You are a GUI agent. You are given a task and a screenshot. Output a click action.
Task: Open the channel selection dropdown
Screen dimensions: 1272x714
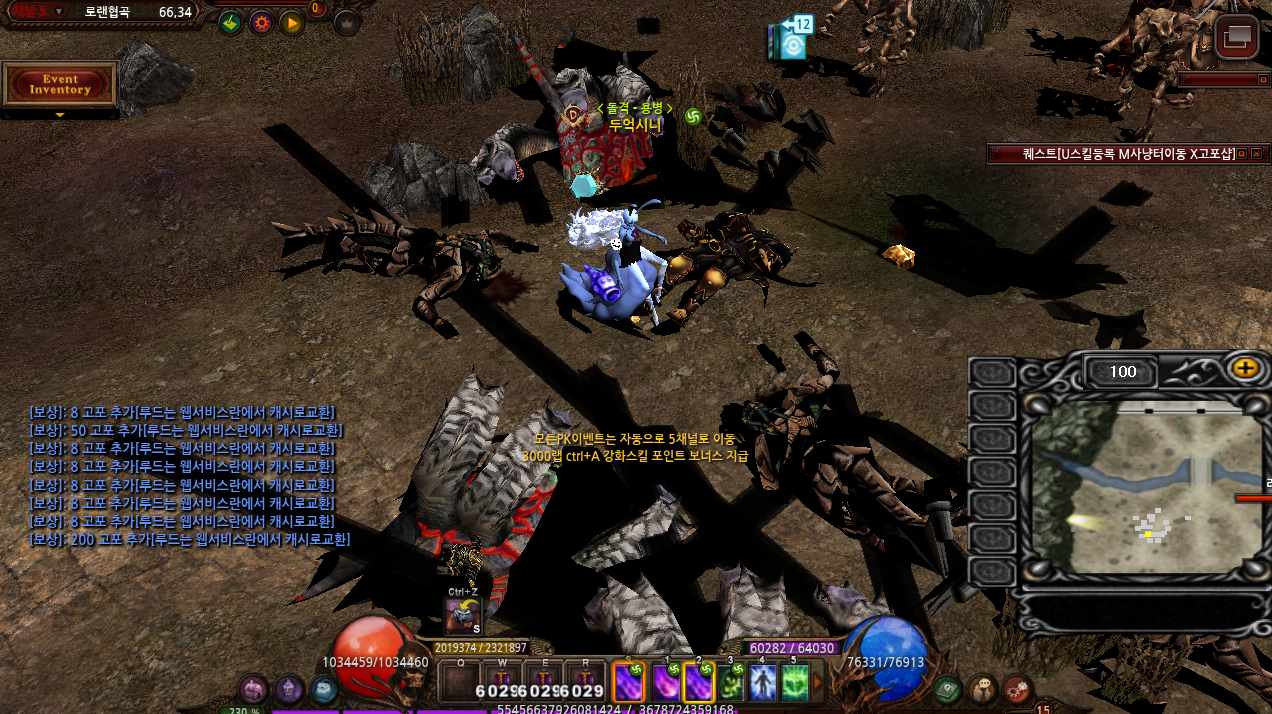point(59,11)
